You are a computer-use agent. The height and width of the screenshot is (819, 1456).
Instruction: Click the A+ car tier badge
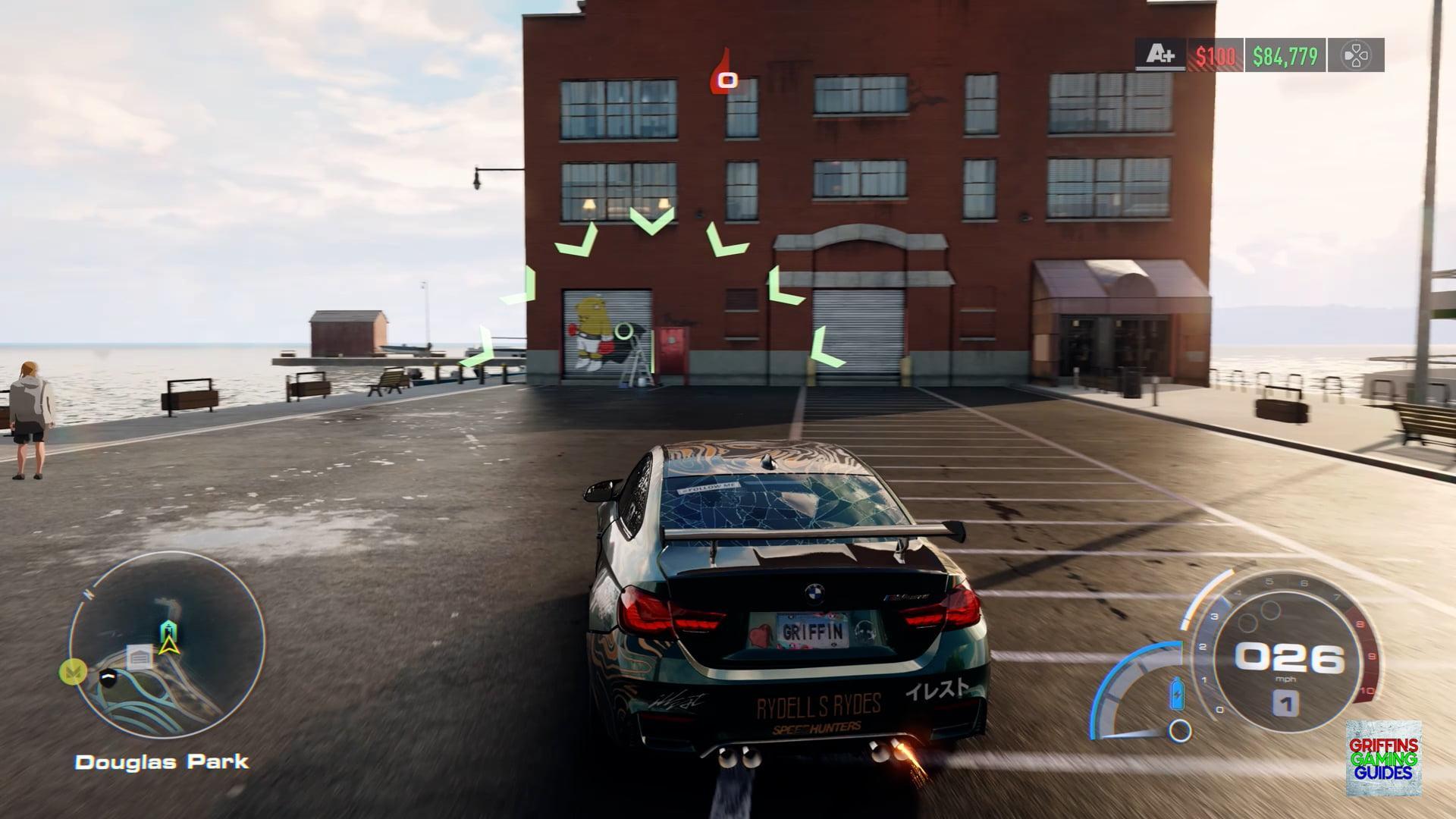pos(1160,55)
